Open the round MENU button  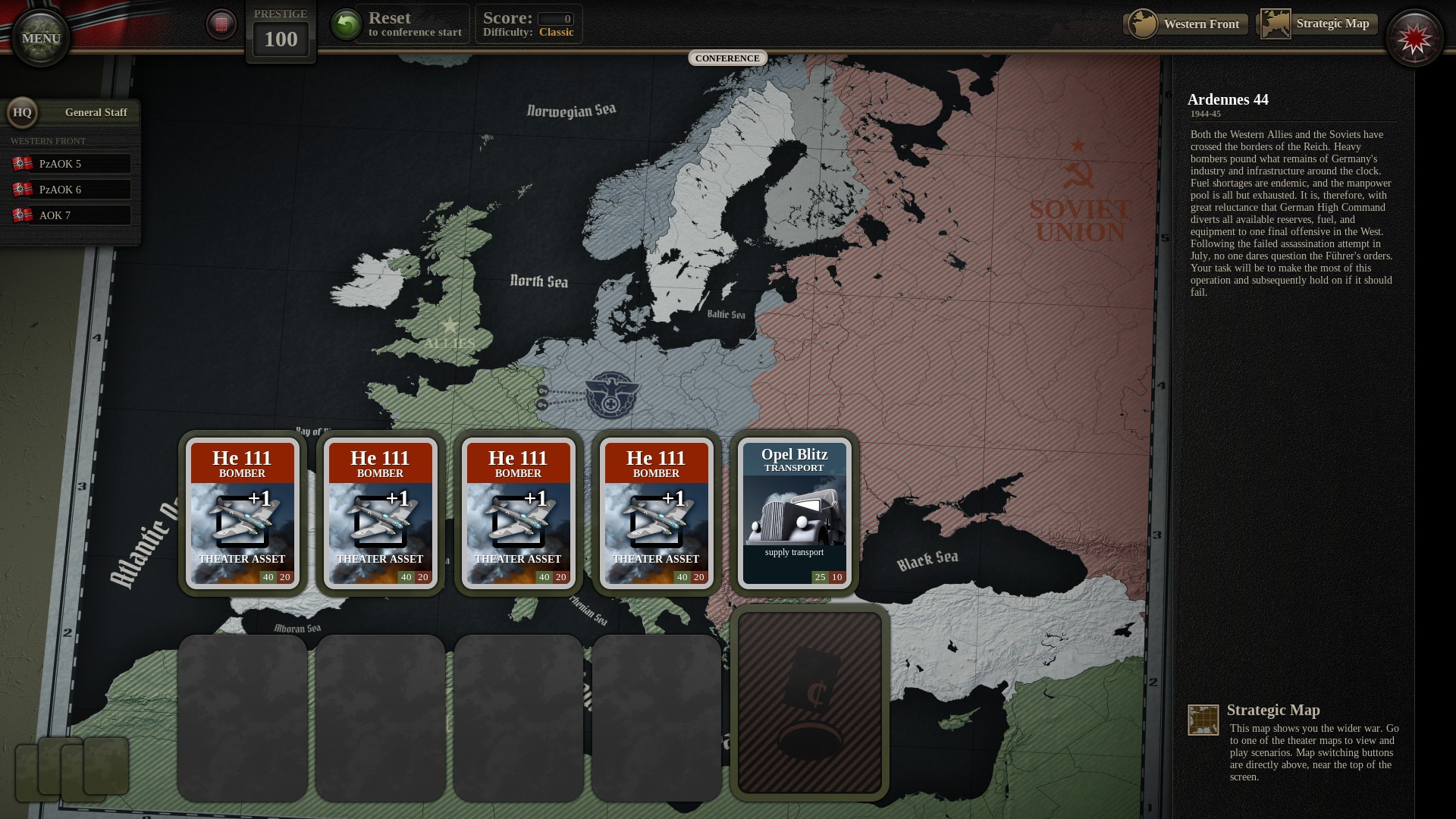click(x=41, y=38)
